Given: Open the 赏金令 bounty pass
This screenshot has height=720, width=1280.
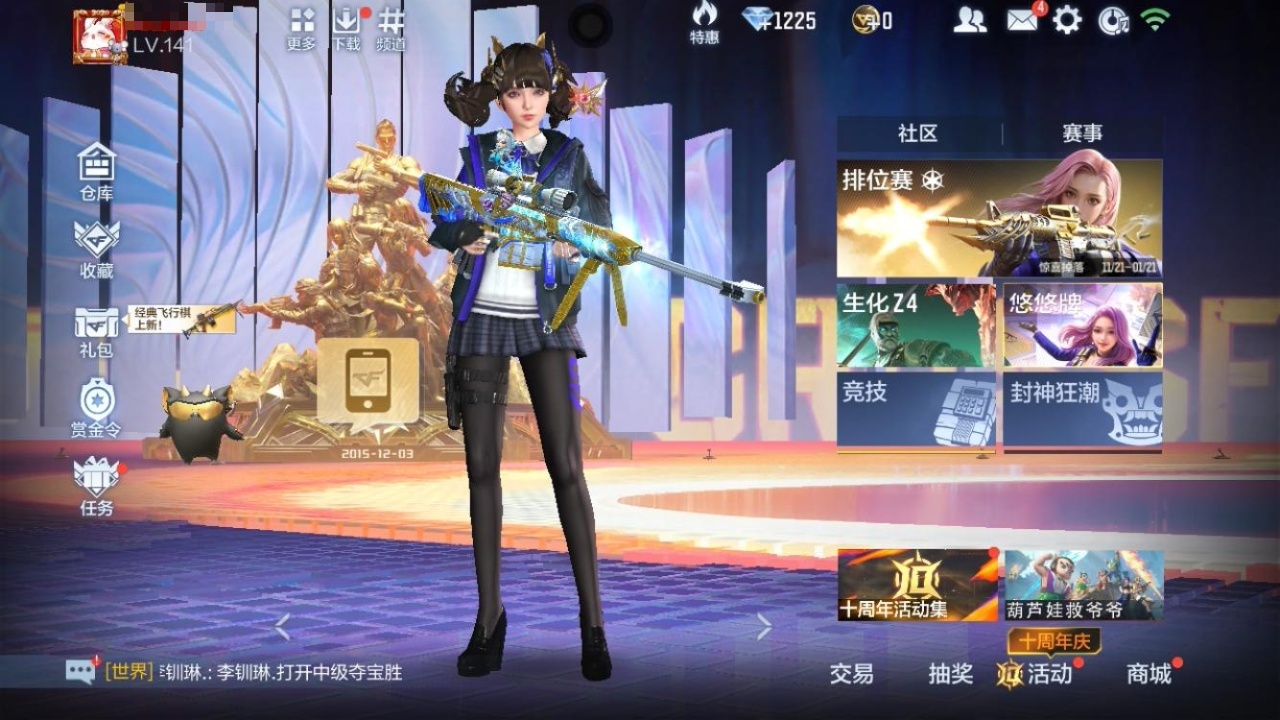Looking at the screenshot, I should click(x=96, y=408).
